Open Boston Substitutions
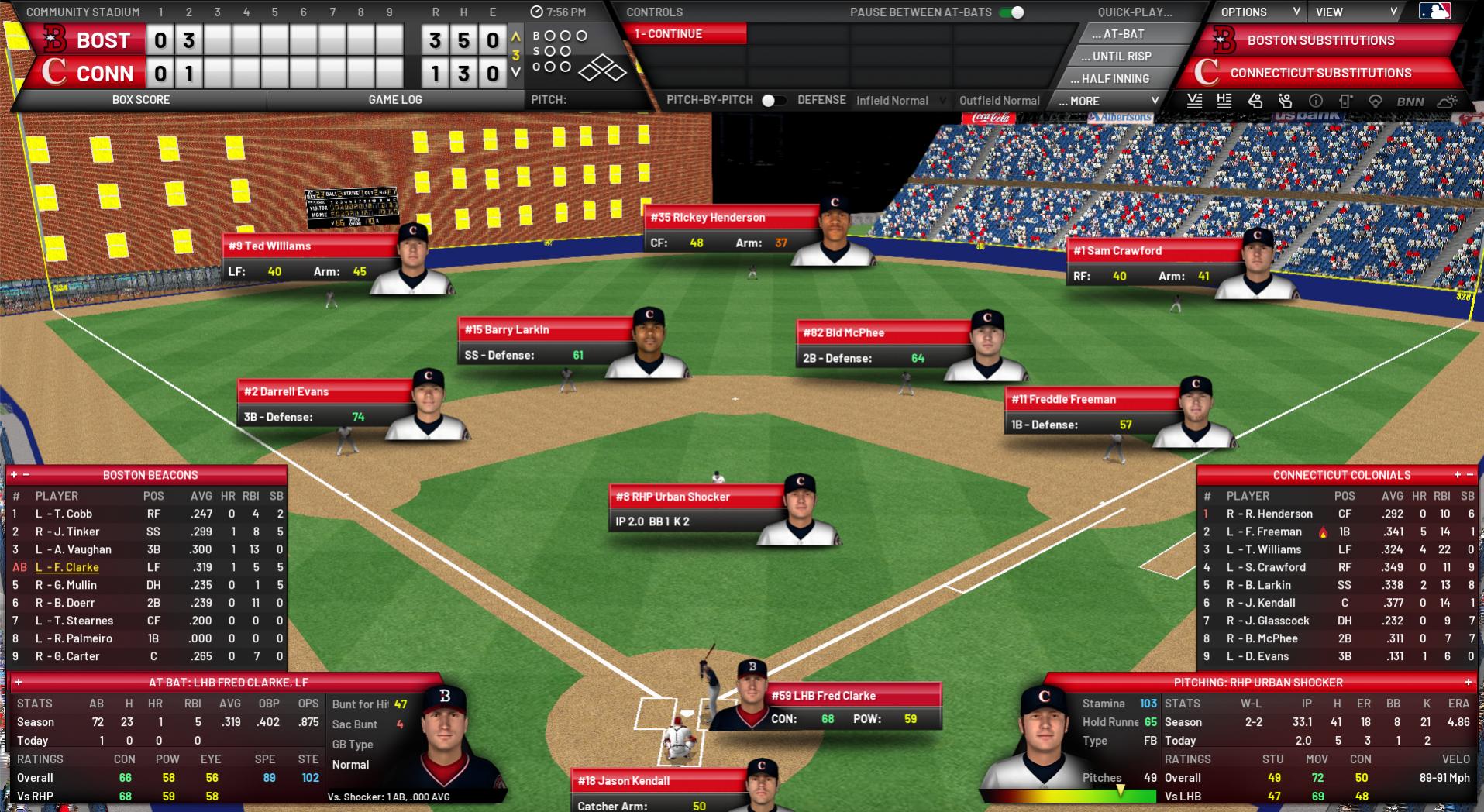1484x812 pixels. pos(1320,40)
